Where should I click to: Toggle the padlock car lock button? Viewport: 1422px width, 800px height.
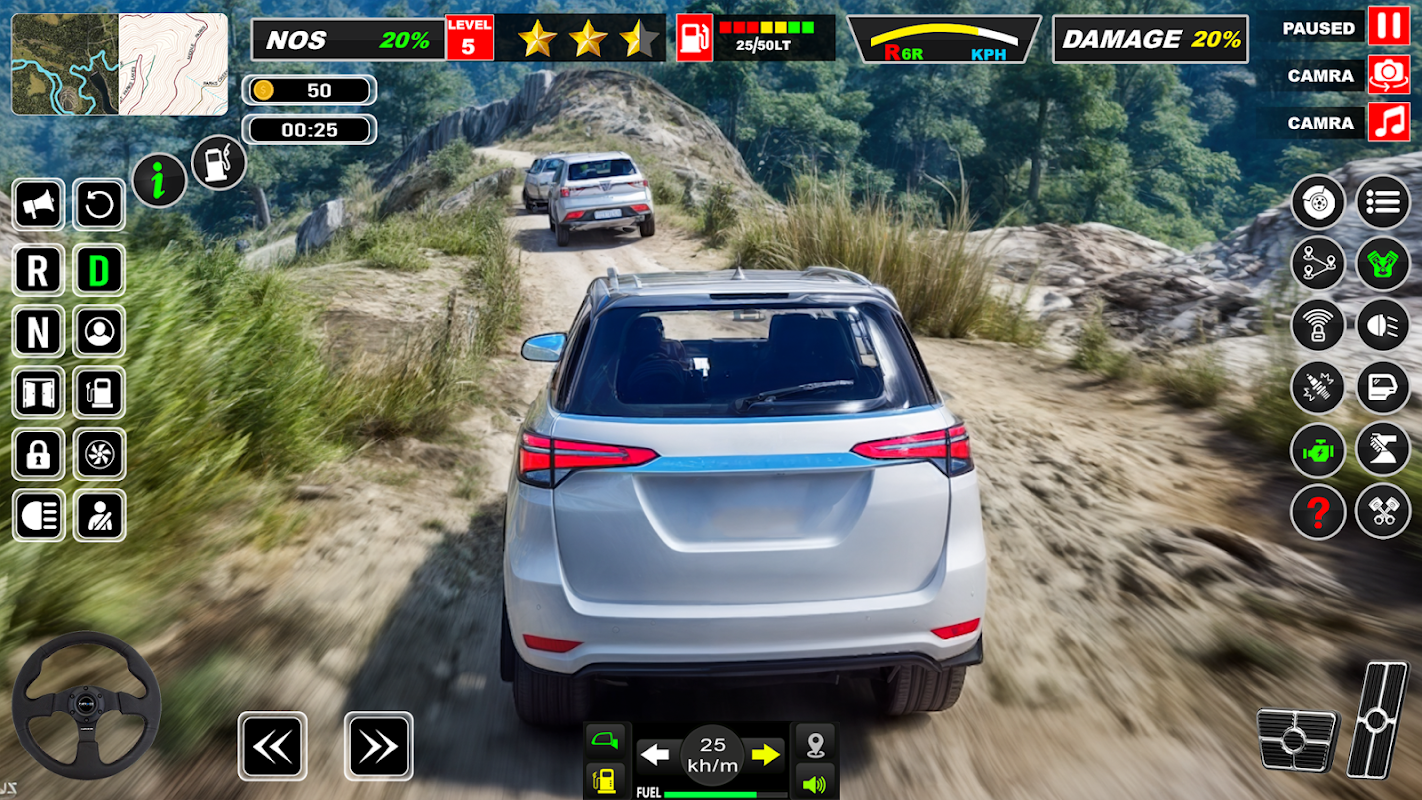(39, 455)
